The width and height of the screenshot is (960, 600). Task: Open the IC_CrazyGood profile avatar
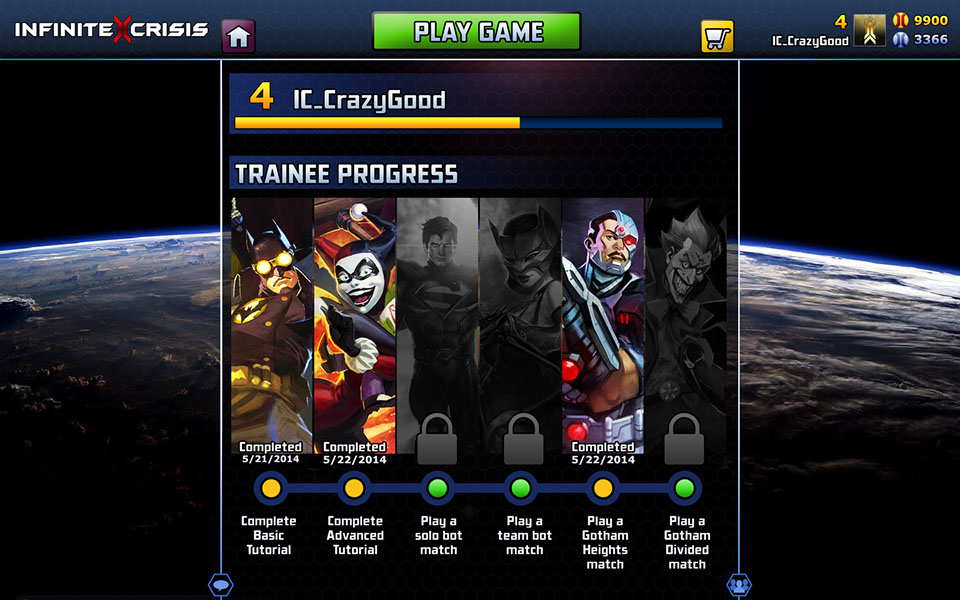tap(870, 31)
